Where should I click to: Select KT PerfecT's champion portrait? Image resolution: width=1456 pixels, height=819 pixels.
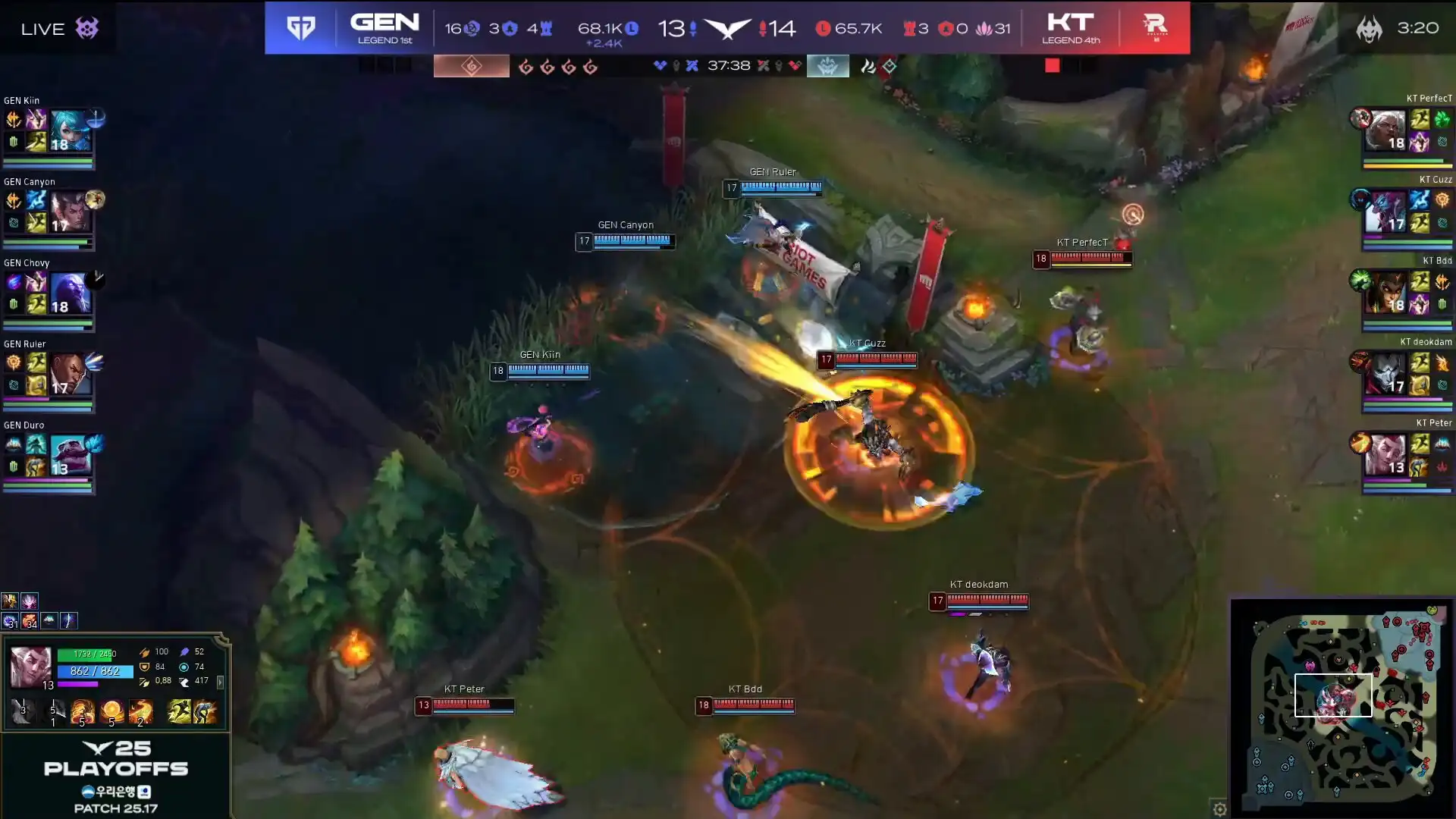[1385, 130]
